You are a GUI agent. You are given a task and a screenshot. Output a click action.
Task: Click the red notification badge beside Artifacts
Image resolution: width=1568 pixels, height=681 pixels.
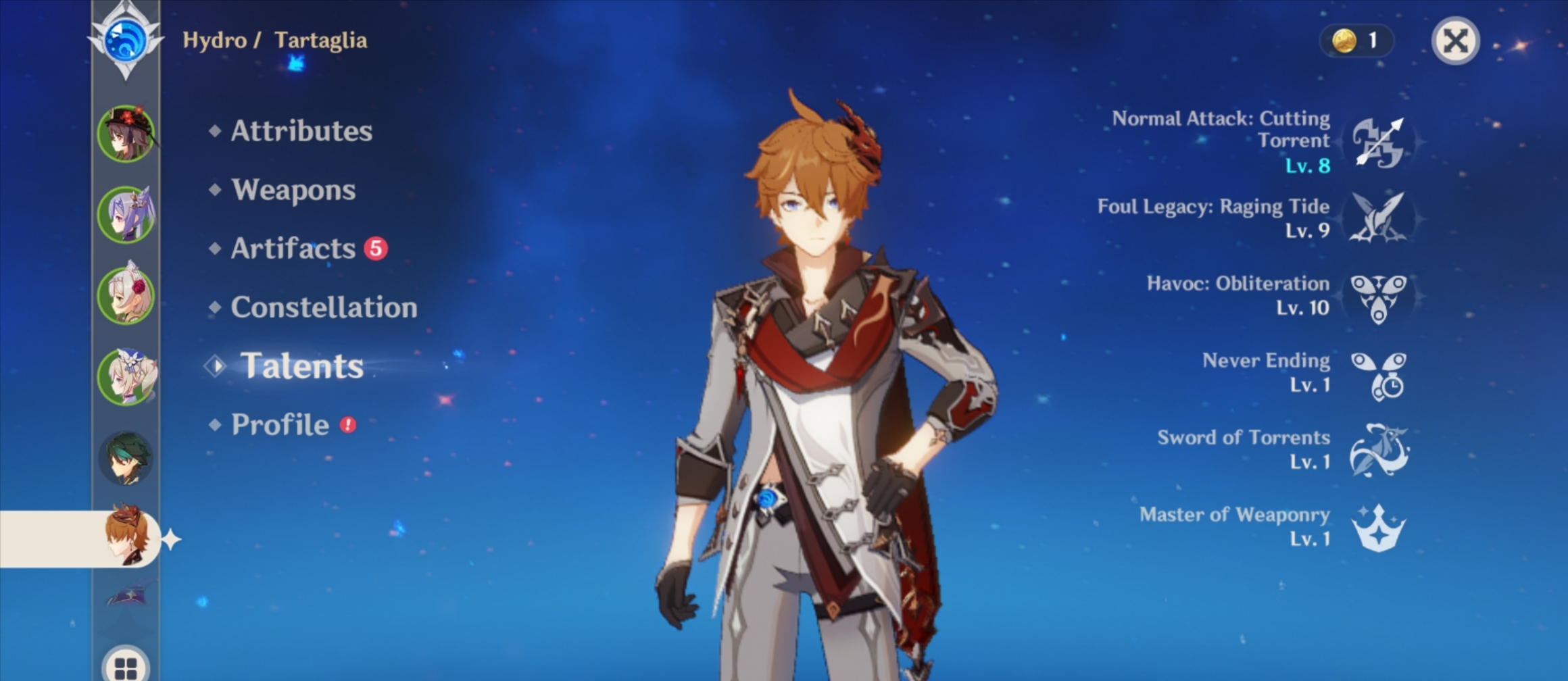tap(374, 247)
